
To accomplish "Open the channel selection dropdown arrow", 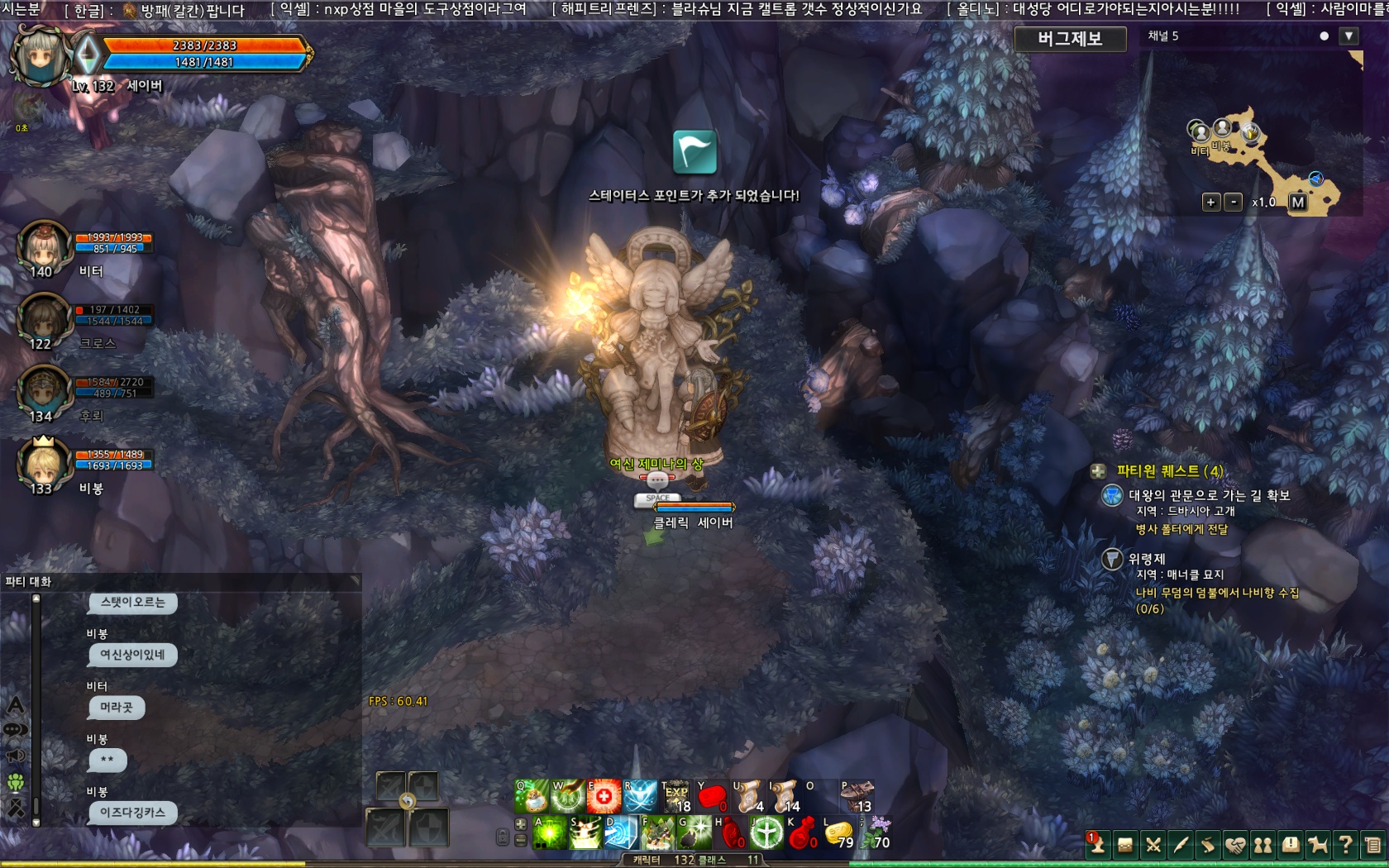I will [x=1349, y=36].
